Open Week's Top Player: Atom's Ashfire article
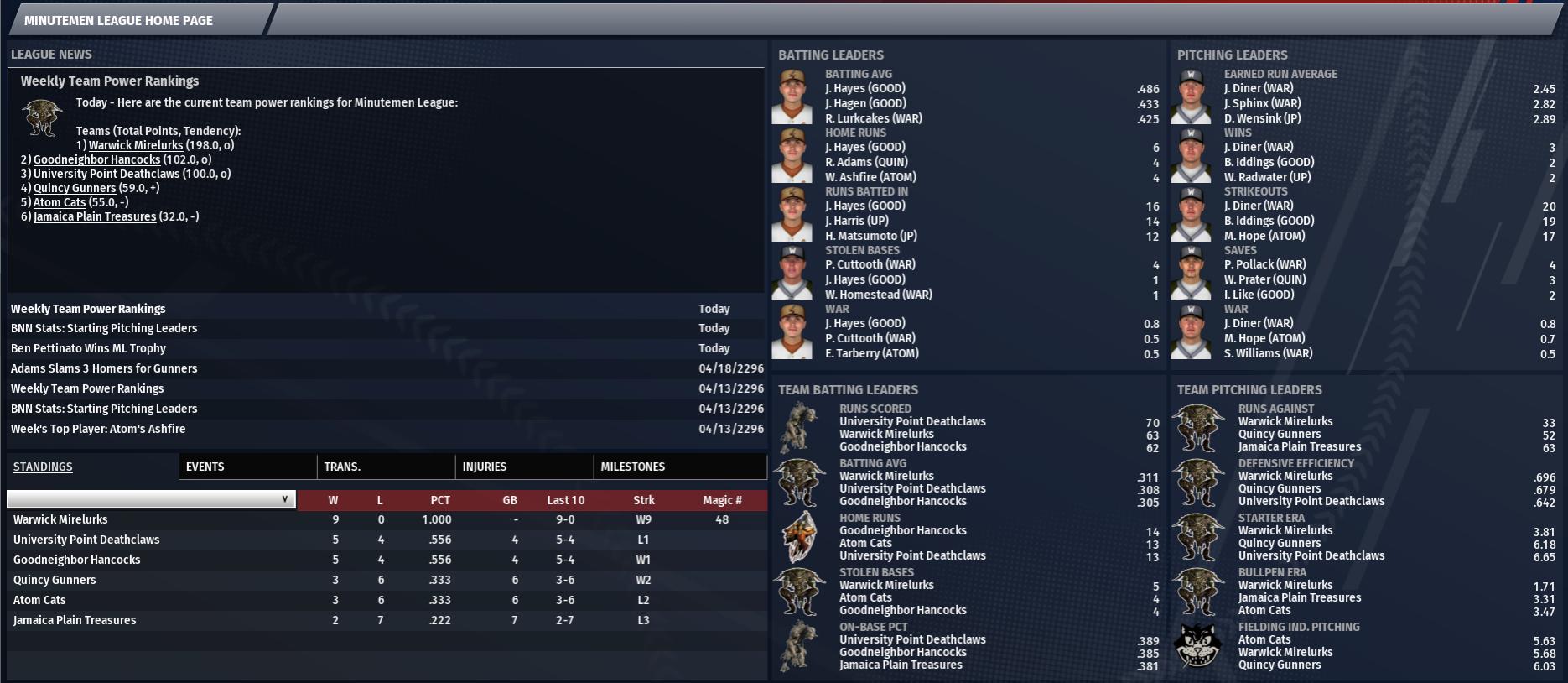 coord(98,429)
